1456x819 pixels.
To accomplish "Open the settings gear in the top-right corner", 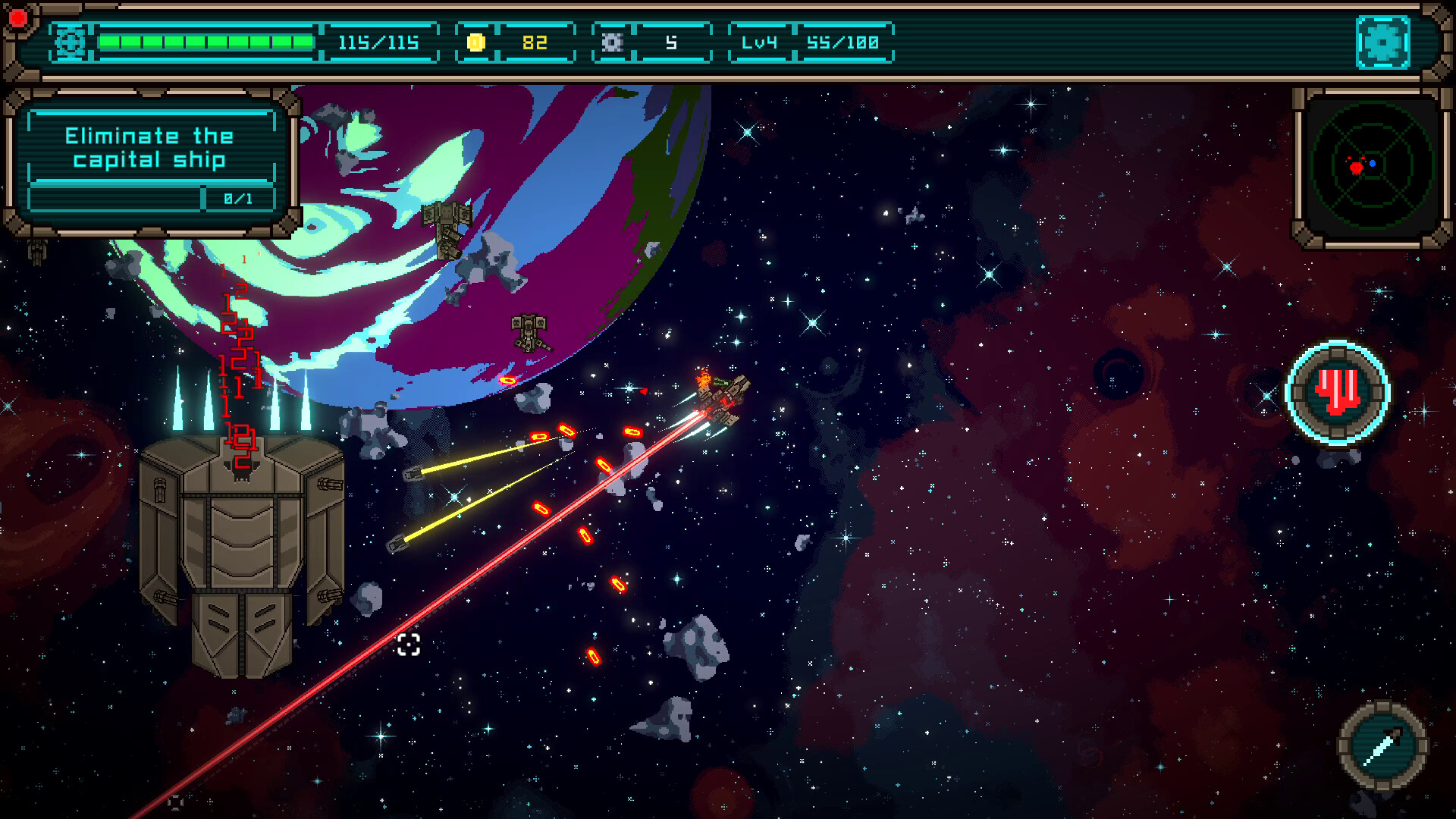I will click(1382, 42).
